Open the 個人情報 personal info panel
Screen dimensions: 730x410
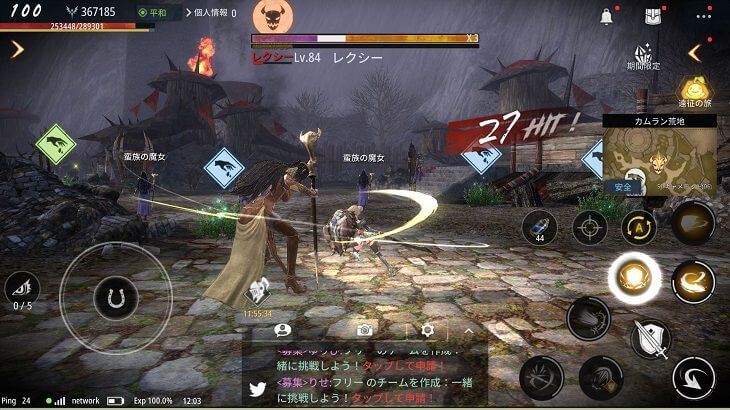pyautogui.click(x=211, y=14)
